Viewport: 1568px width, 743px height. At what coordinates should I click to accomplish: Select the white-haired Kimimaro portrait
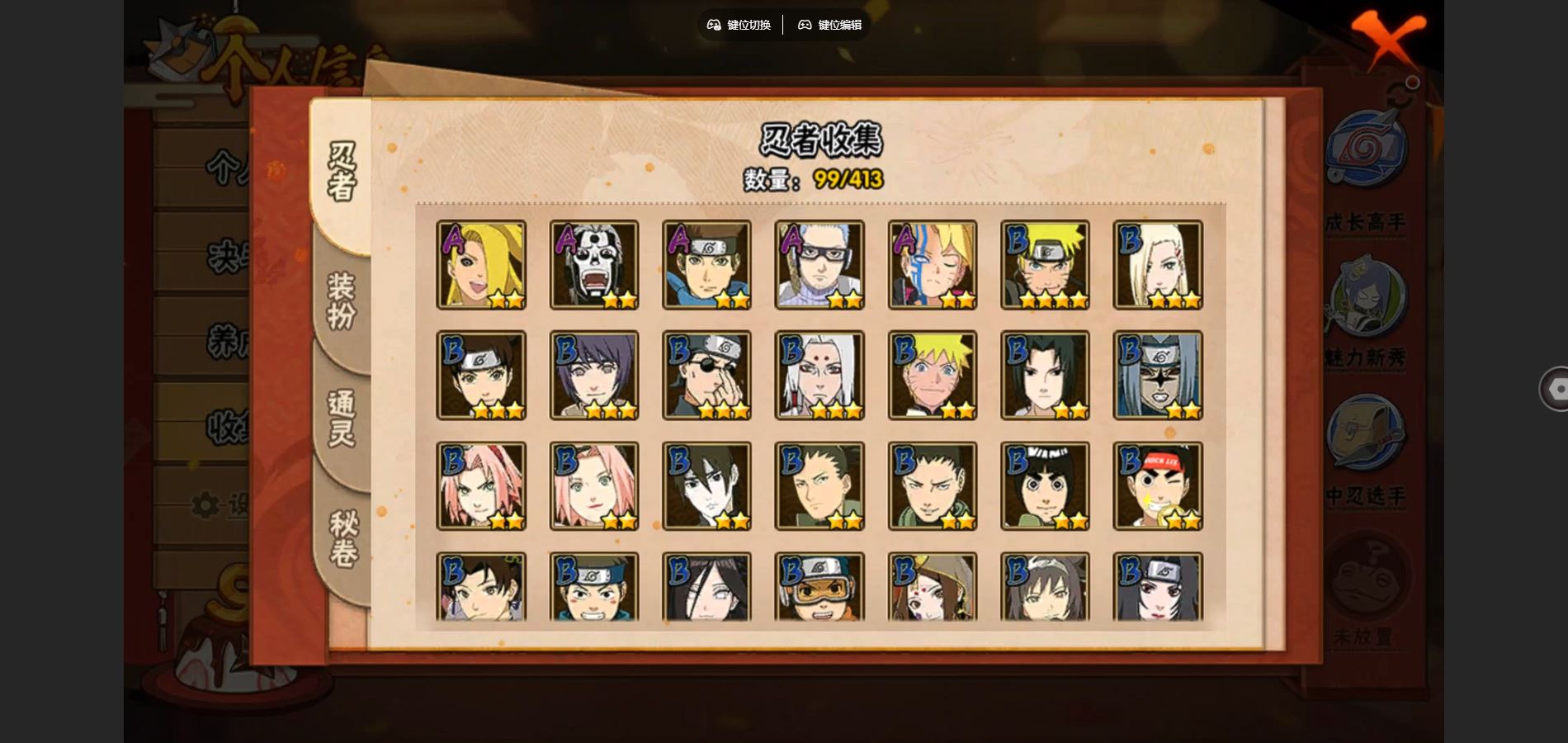pos(819,376)
